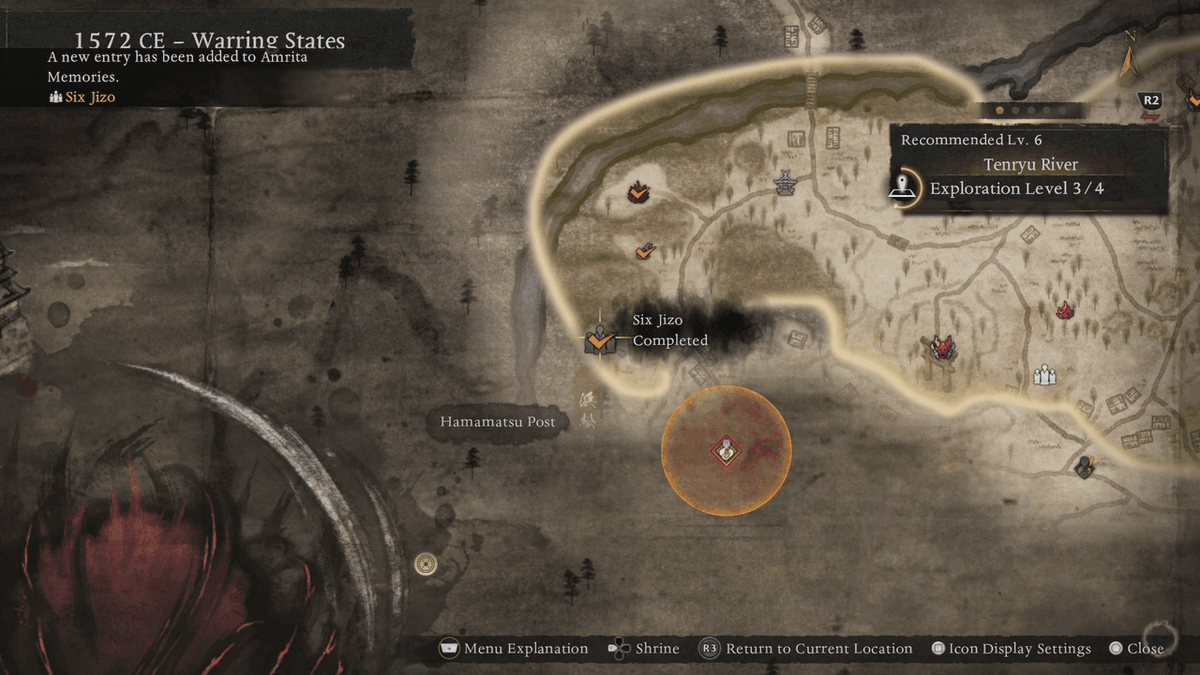1200x675 pixels.
Task: Select the shrine icon on the map
Action: [x=785, y=183]
